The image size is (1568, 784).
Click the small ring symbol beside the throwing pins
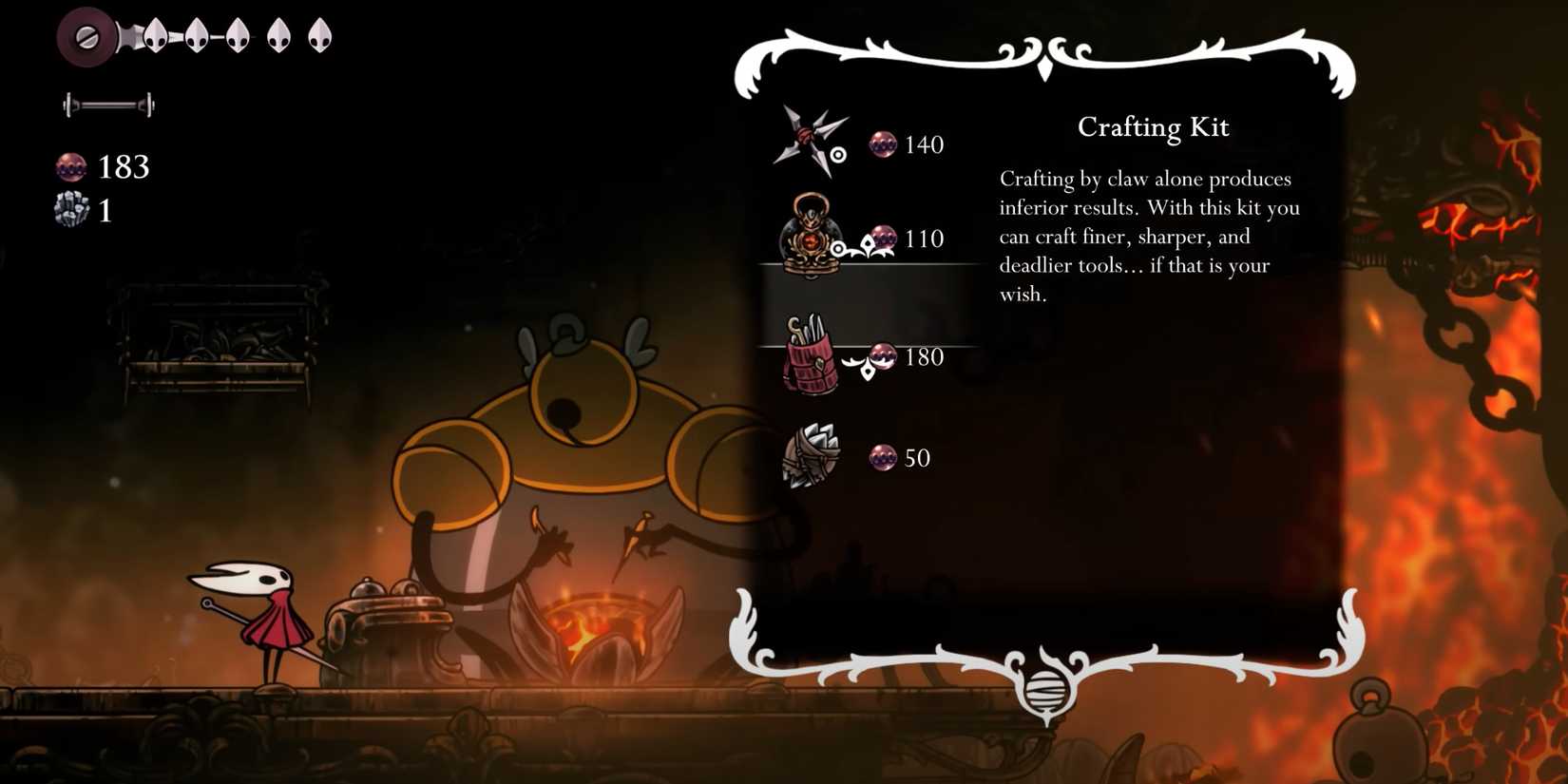point(839,154)
